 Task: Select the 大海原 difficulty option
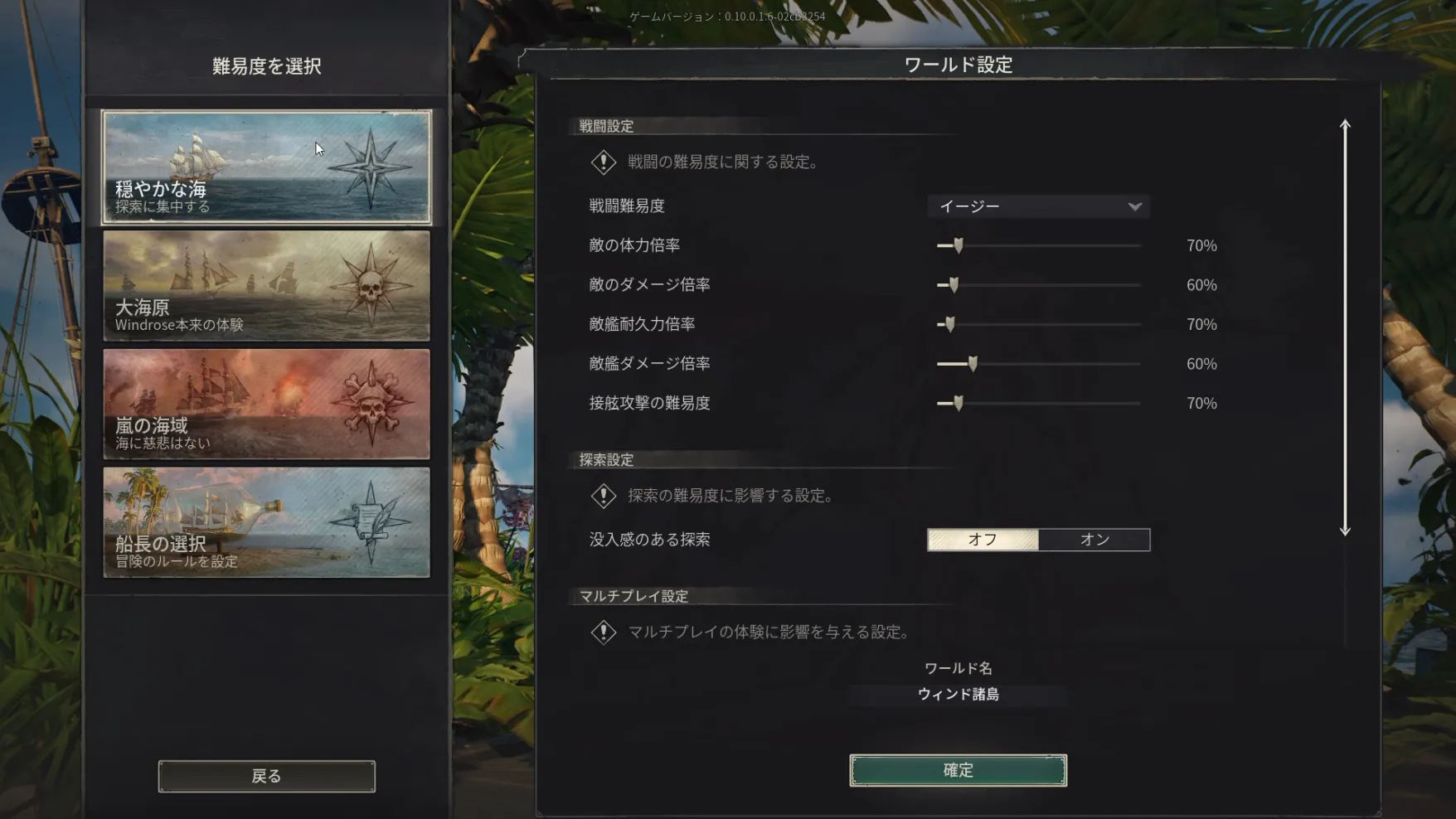265,286
